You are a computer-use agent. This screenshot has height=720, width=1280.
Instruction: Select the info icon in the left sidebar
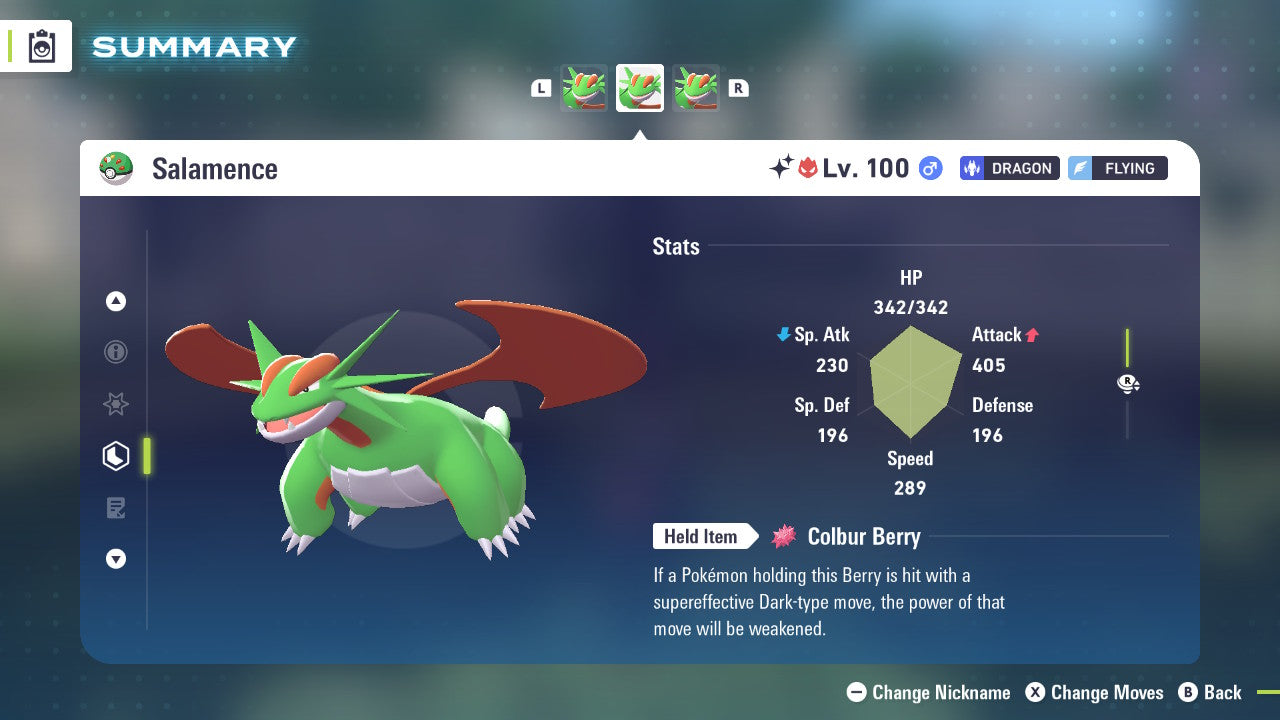coord(116,352)
